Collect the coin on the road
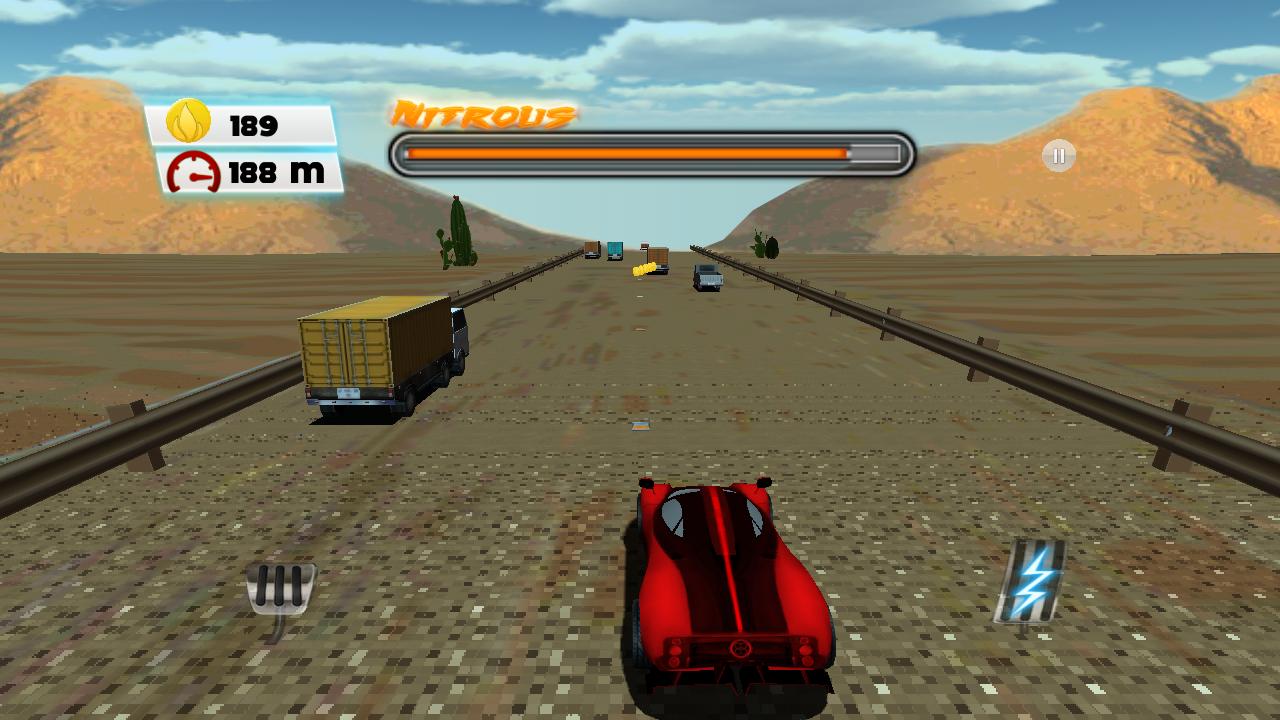 644,268
